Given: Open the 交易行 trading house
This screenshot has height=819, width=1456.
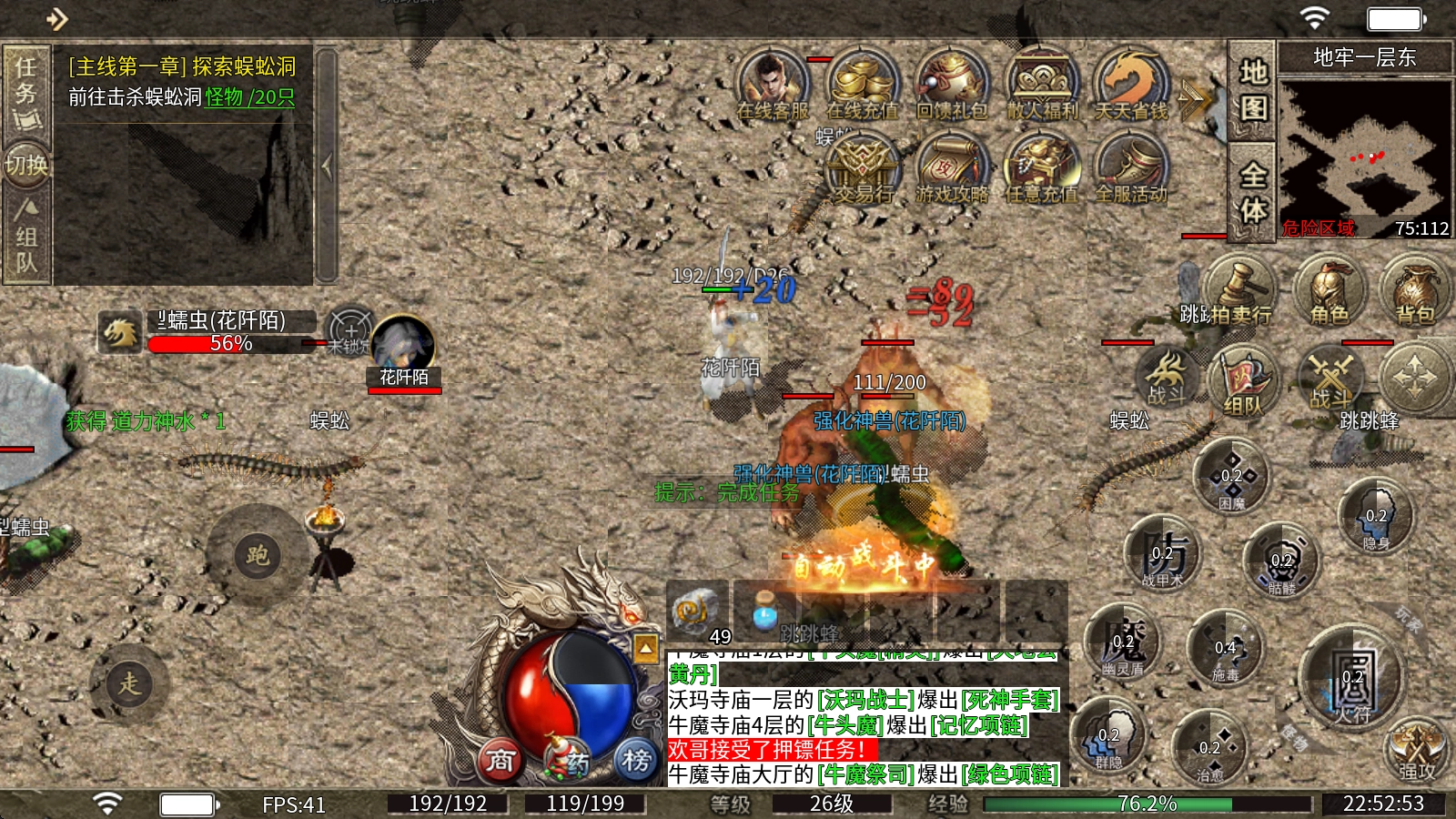Looking at the screenshot, I should click(861, 168).
